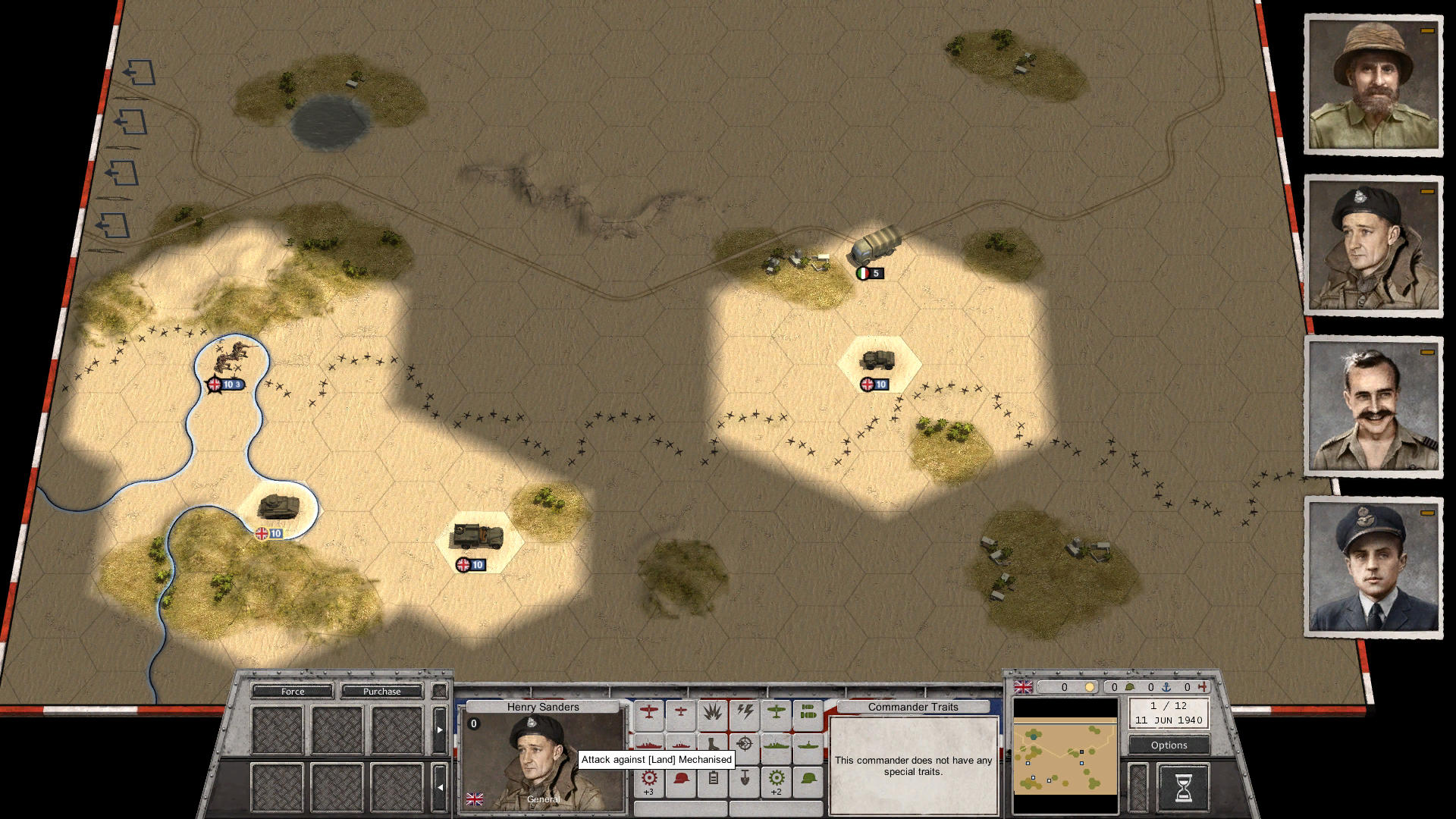Click the crosshair targeting trait icon
Screen dimensions: 1456x819
click(x=744, y=745)
